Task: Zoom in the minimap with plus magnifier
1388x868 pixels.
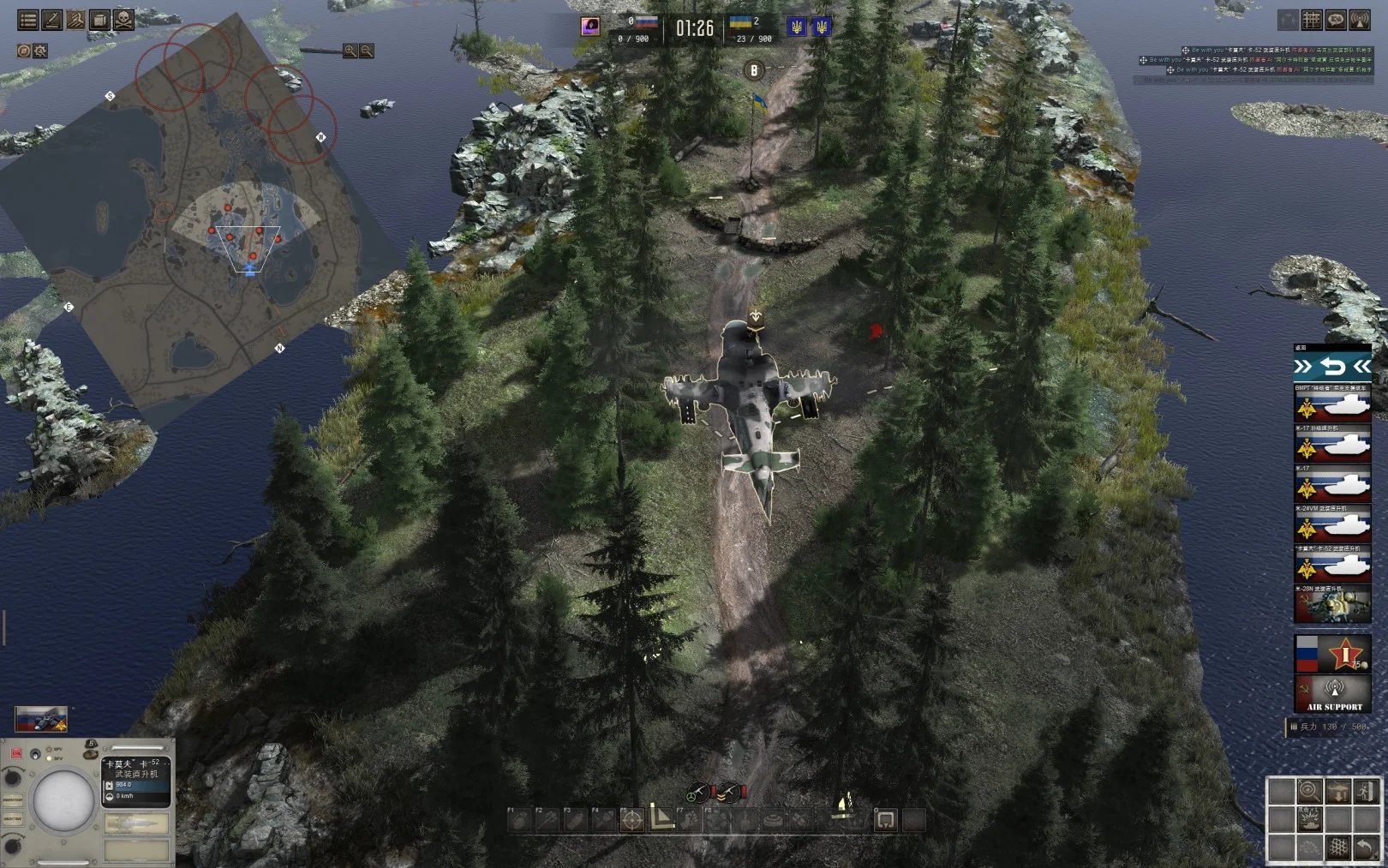Action: point(350,51)
